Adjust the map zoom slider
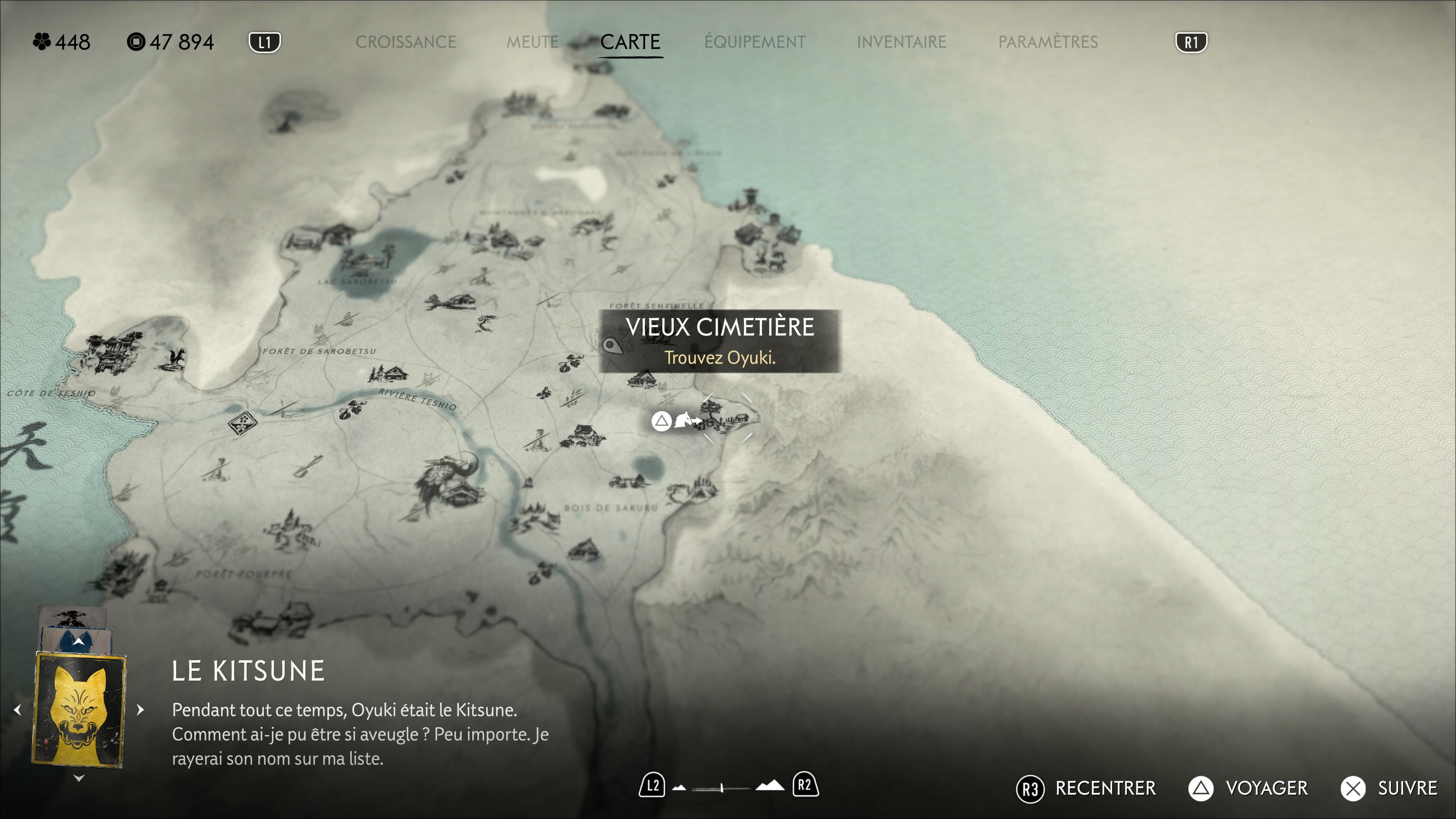The height and width of the screenshot is (819, 1456). click(722, 787)
